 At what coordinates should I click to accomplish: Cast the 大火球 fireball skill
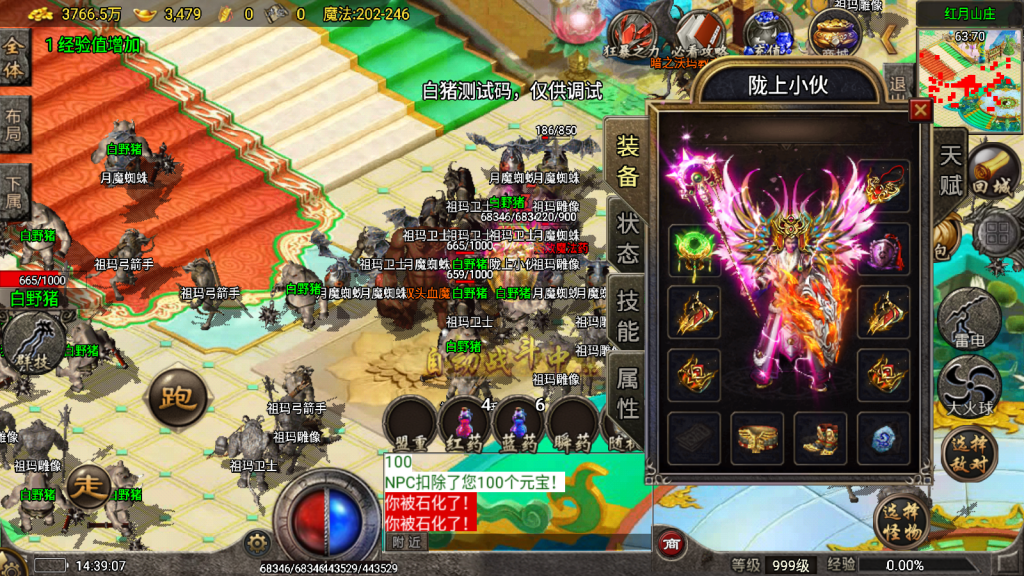tap(969, 386)
